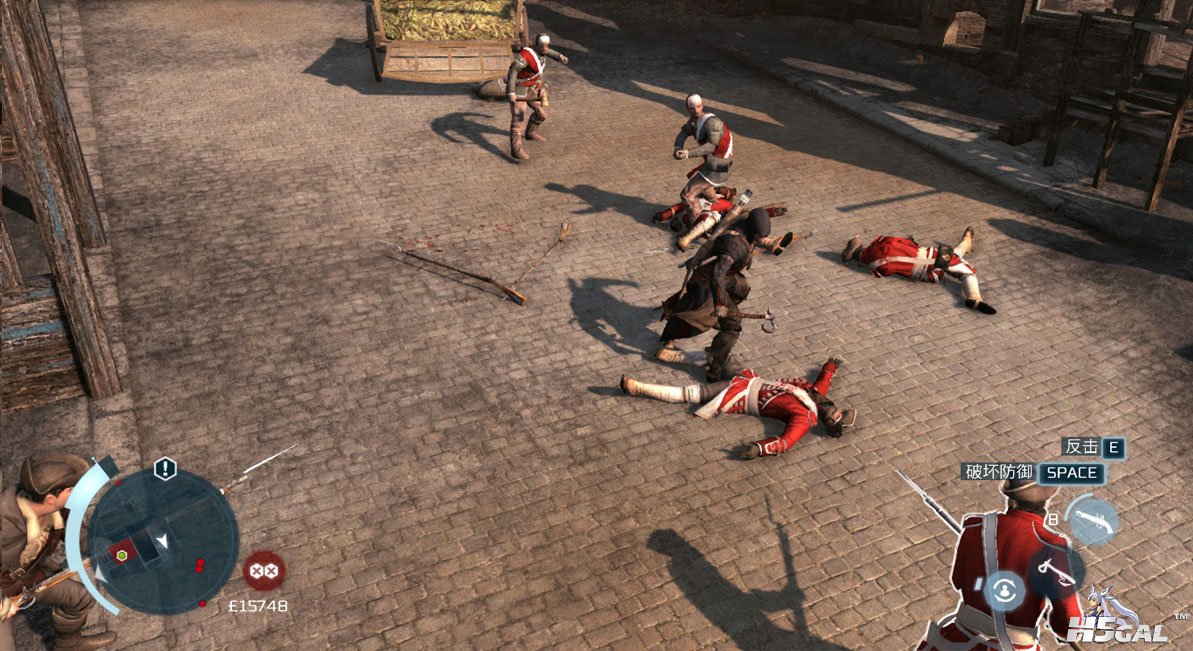Viewport: 1193px width, 651px height.
Task: Click the red notoriety icon beside the money
Action: 264,570
